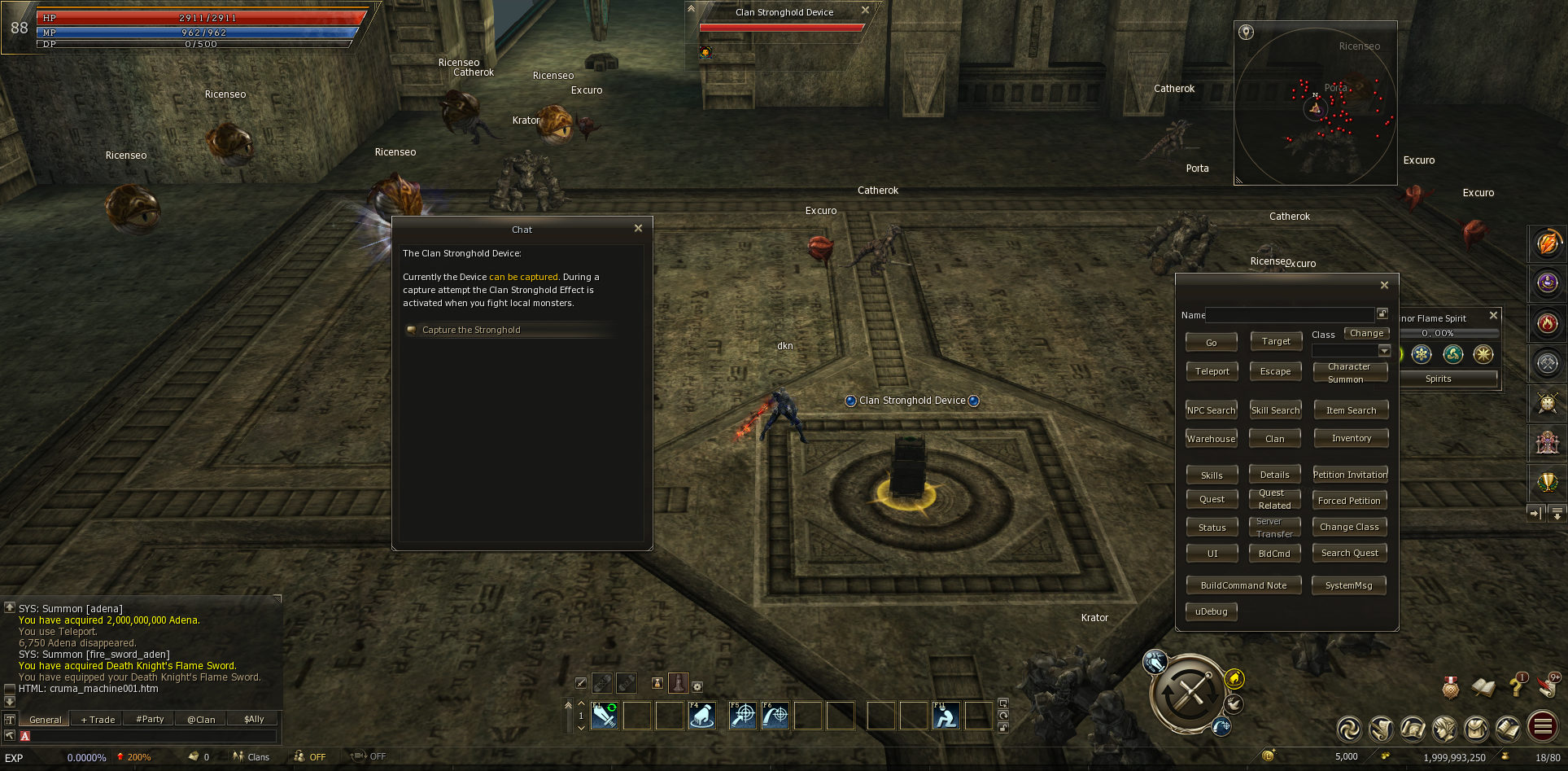Use the sitting figure hotbar skill

coord(946,716)
